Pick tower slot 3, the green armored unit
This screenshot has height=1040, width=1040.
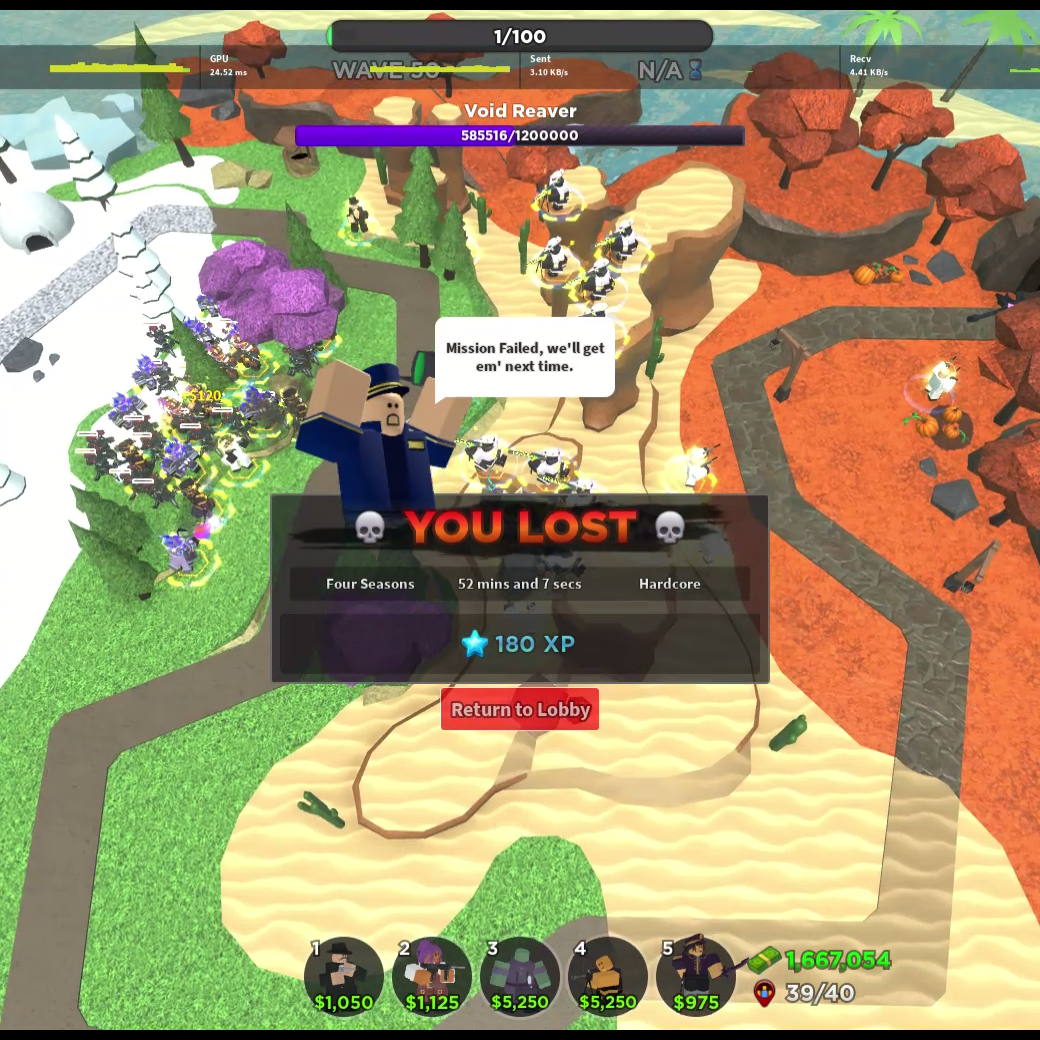click(x=520, y=976)
